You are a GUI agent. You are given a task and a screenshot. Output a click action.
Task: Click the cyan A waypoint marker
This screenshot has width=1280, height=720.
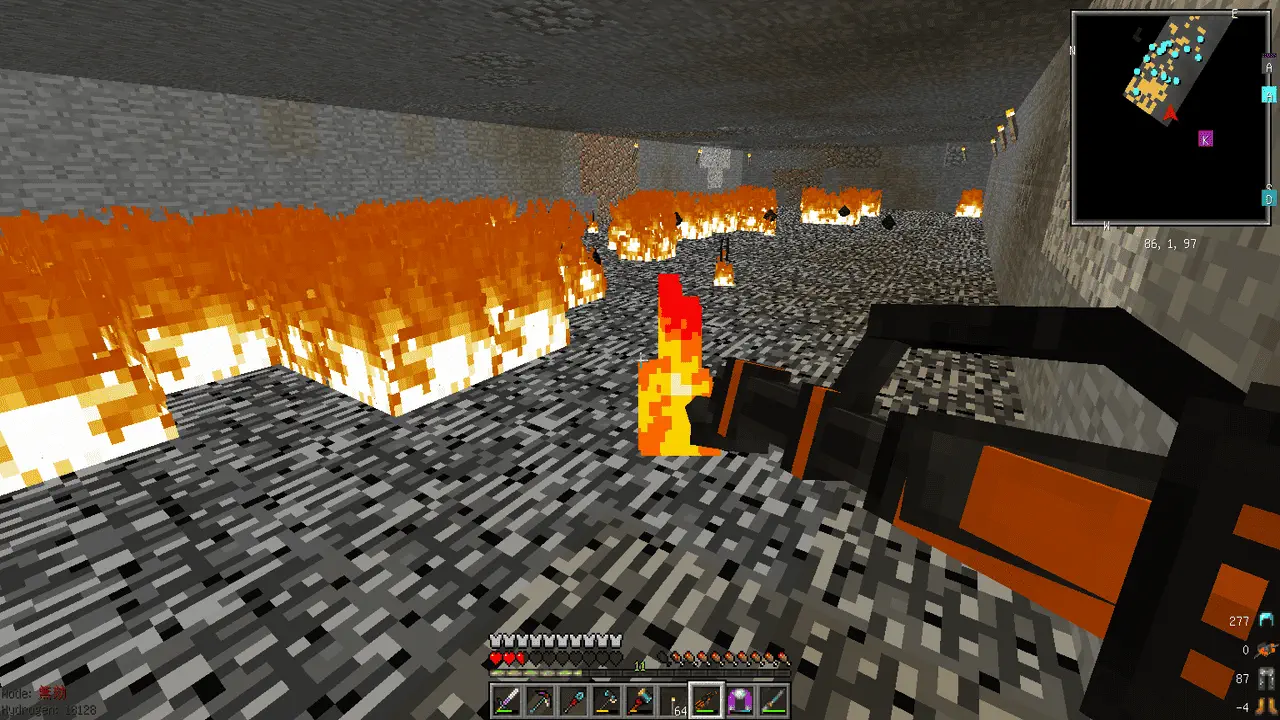(x=1268, y=95)
